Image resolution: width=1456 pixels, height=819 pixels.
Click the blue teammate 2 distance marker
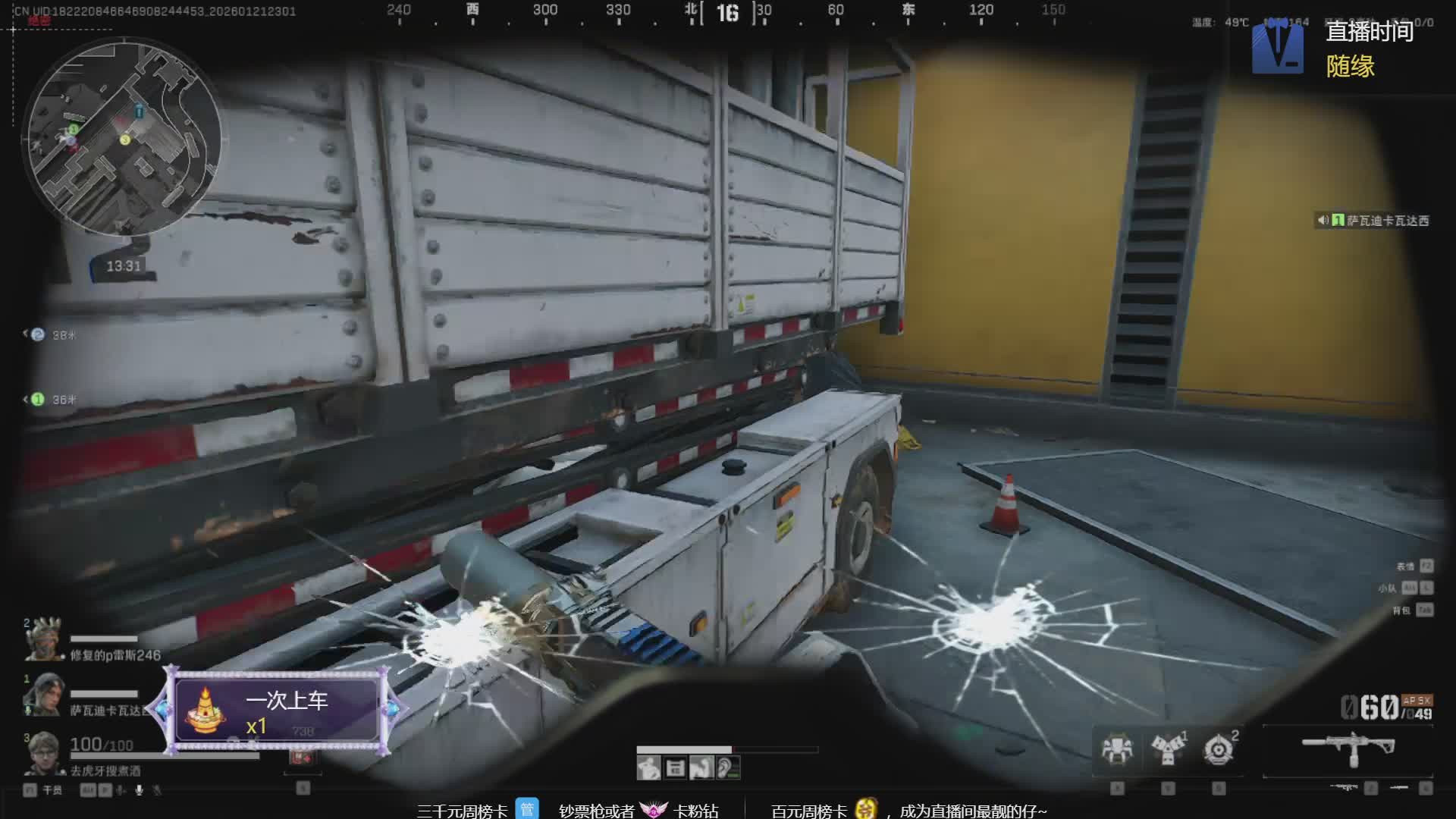coord(38,334)
